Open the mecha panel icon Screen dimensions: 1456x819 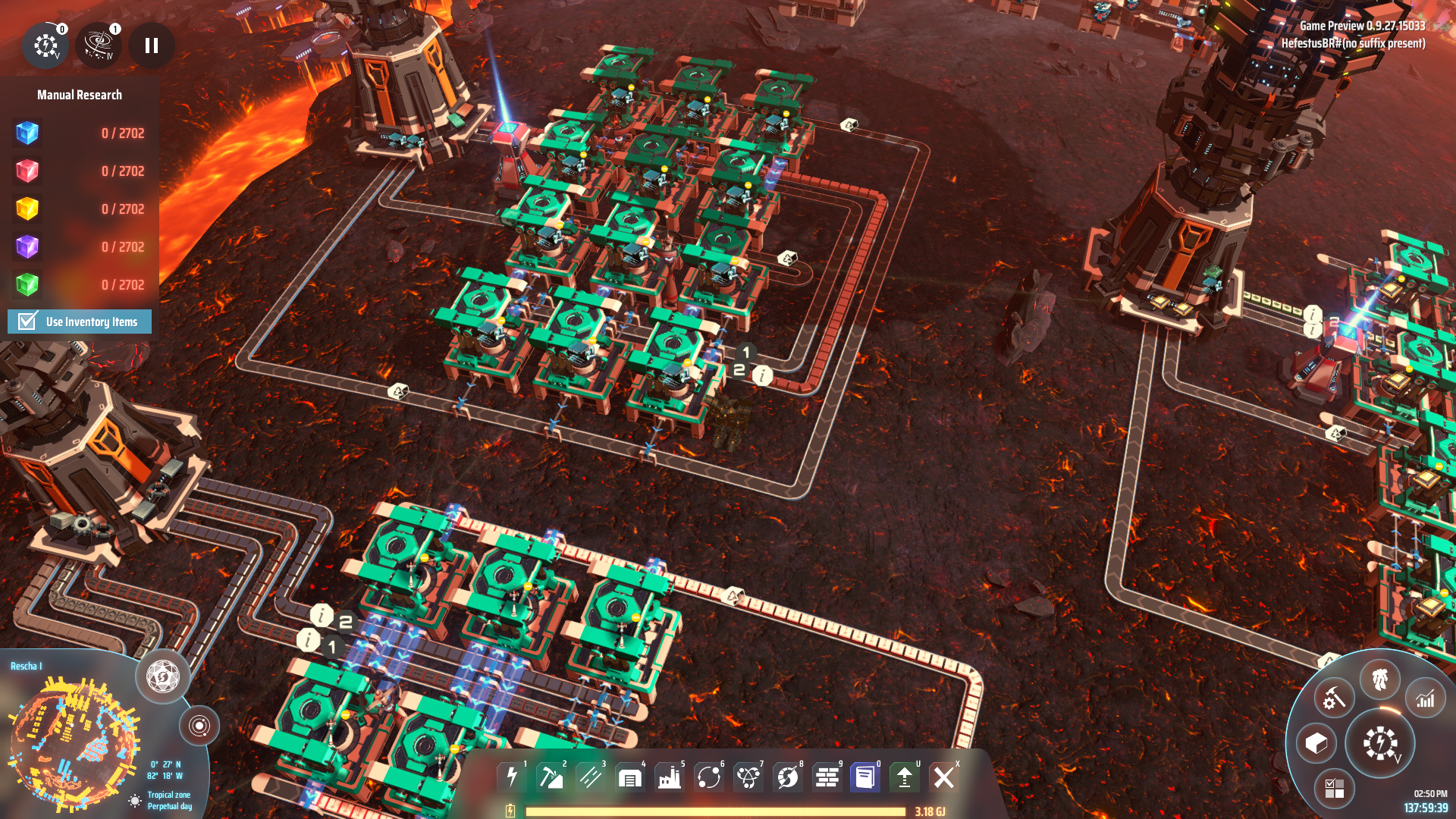point(1379,679)
